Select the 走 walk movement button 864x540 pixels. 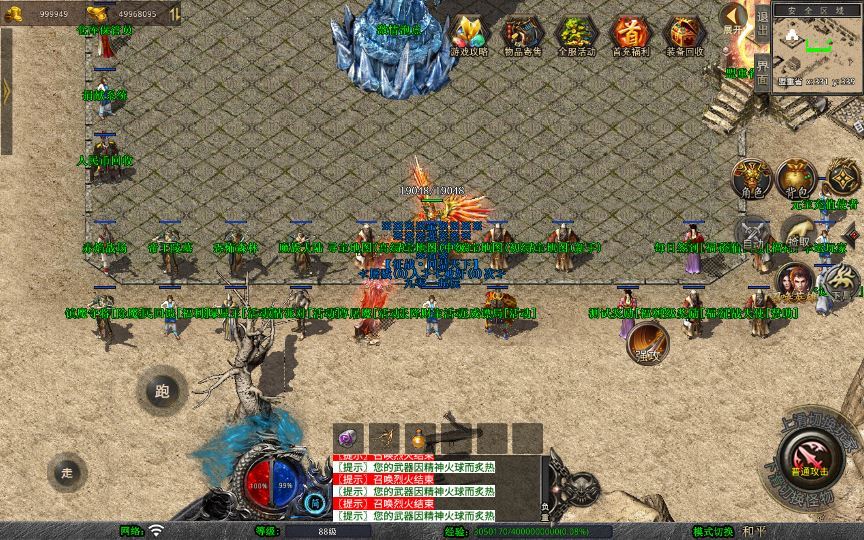[x=67, y=470]
